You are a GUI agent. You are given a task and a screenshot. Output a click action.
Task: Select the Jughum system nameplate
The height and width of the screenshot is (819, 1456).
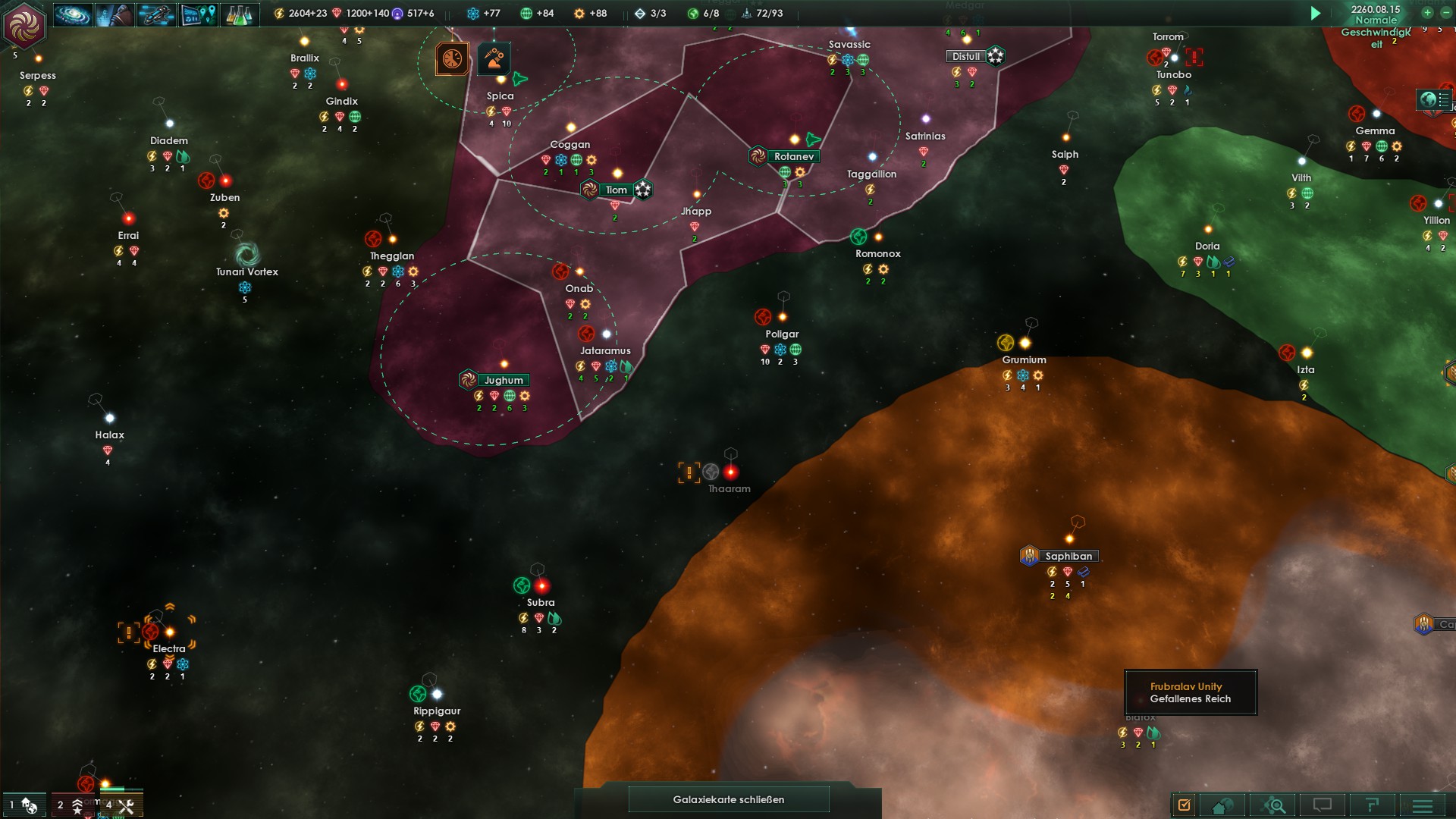click(x=504, y=380)
